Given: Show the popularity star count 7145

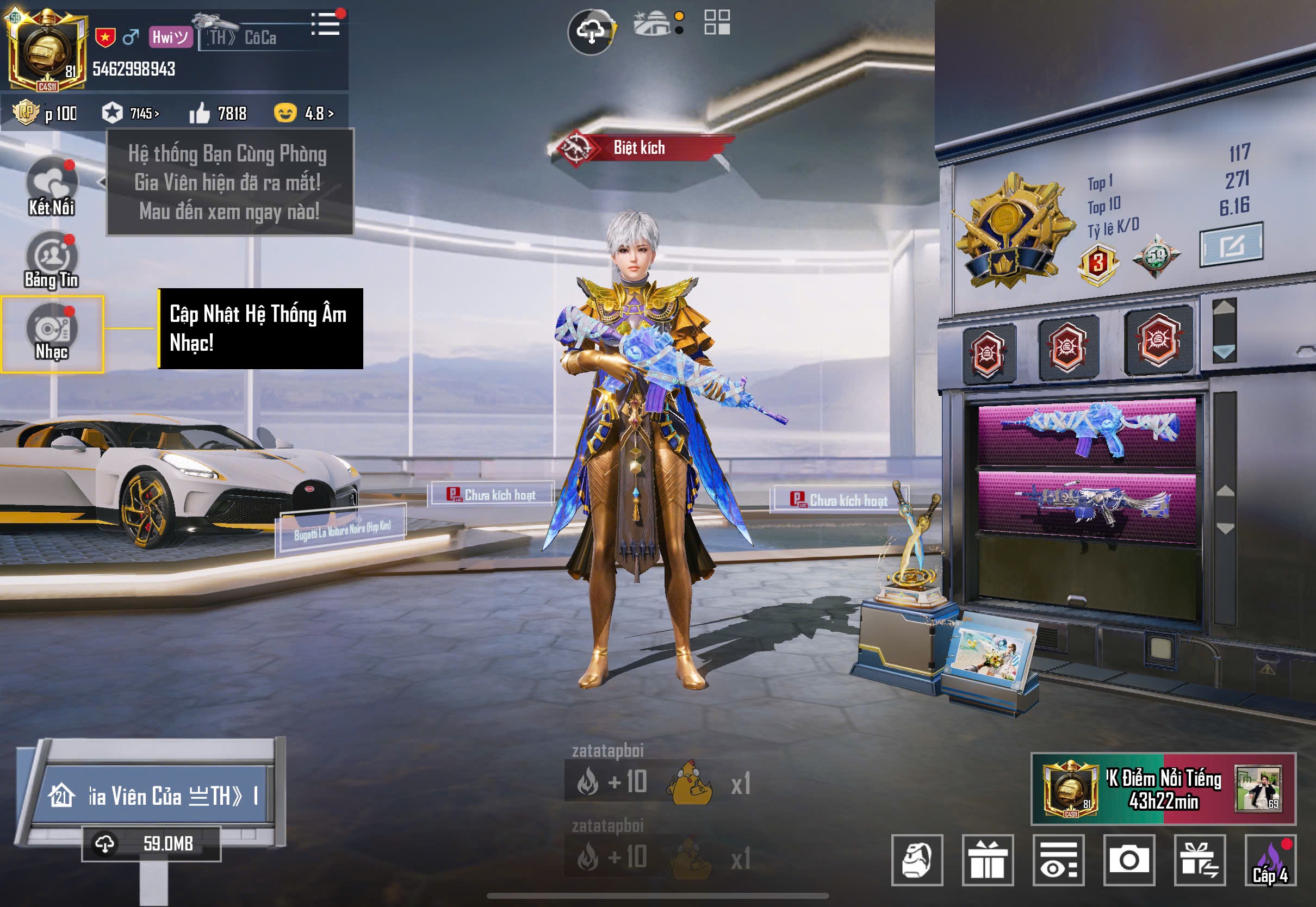Looking at the screenshot, I should (131, 113).
